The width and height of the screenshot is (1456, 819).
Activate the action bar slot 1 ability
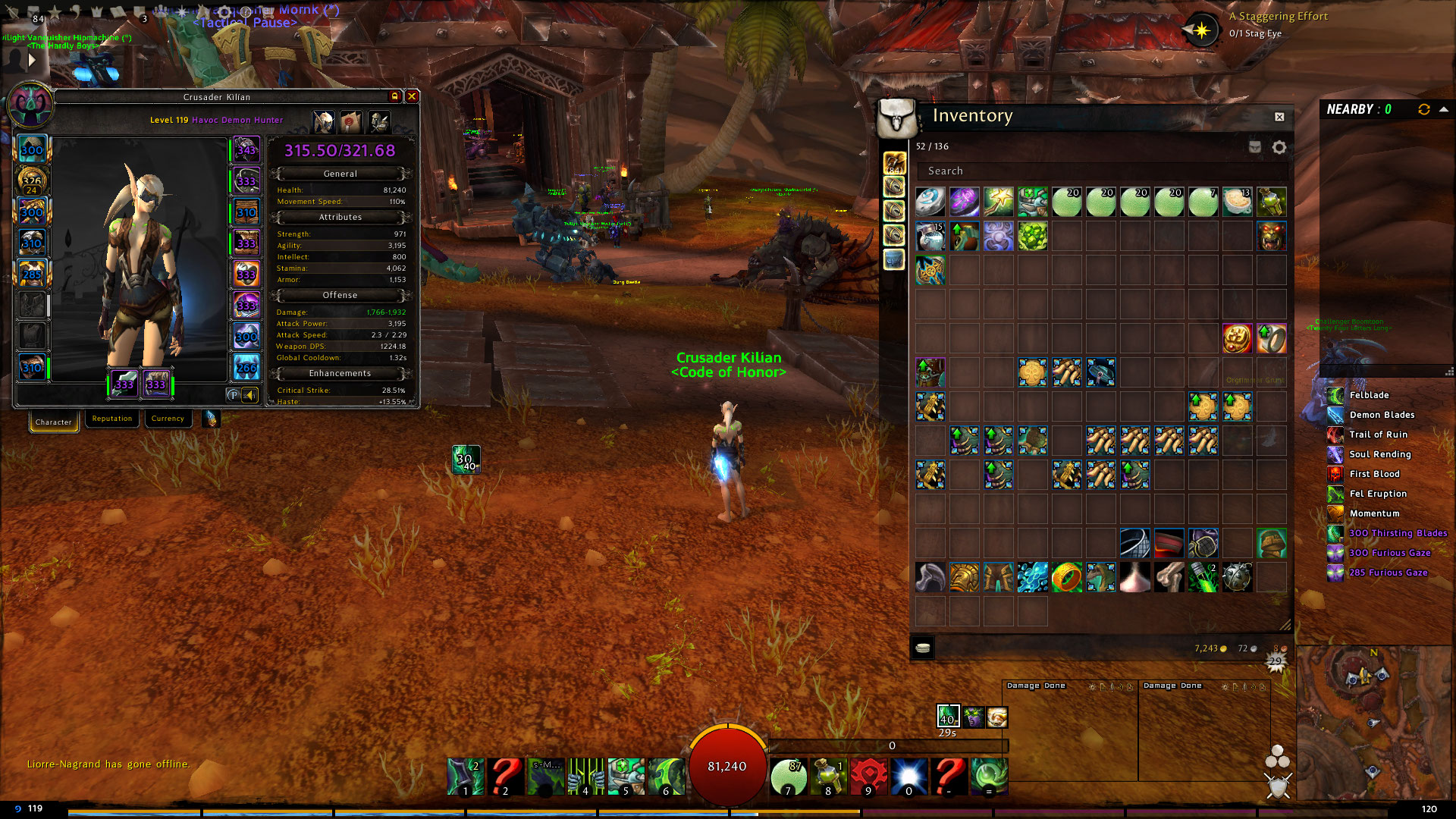[x=465, y=776]
